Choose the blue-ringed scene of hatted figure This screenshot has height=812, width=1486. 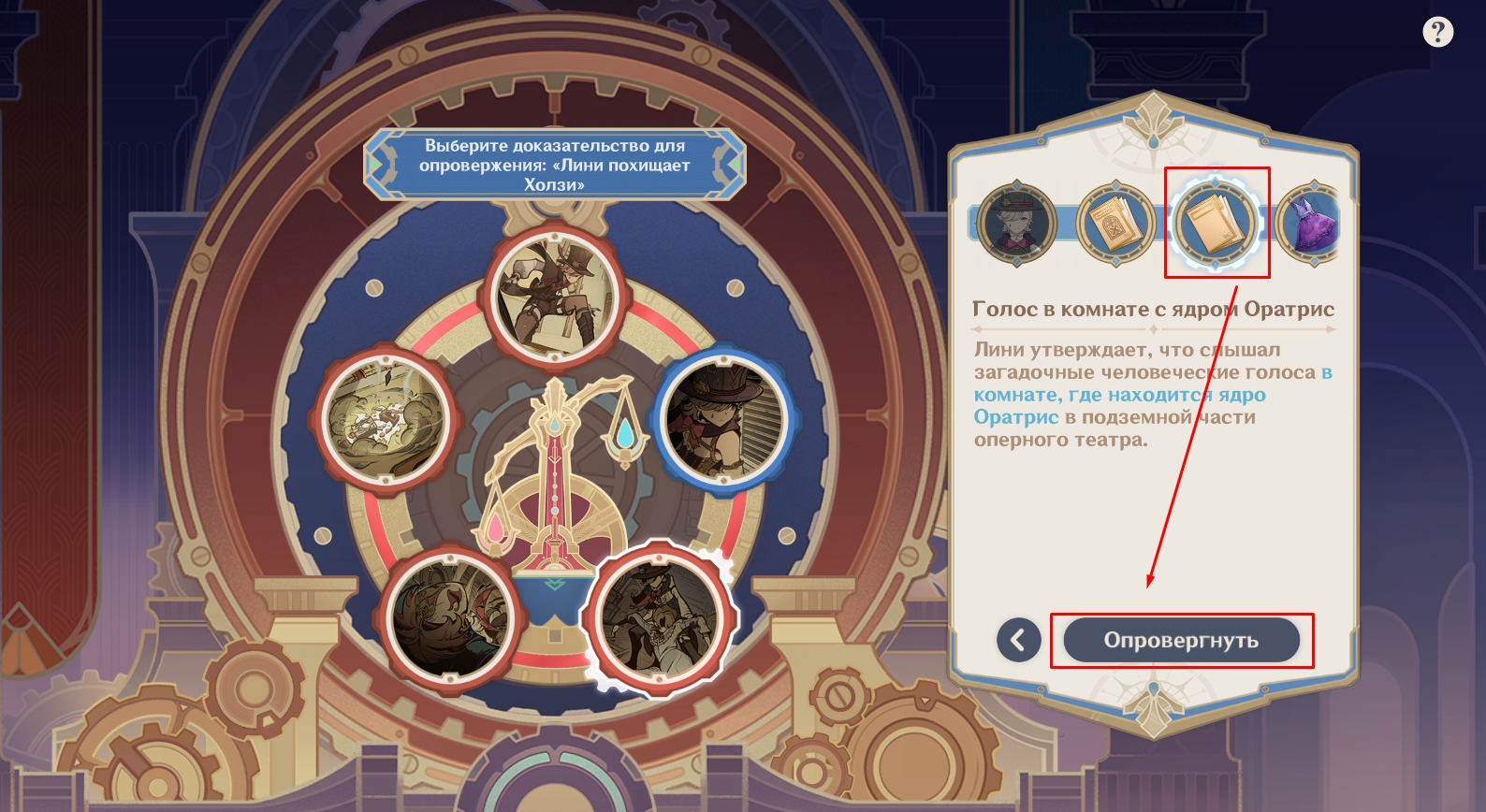(x=721, y=419)
